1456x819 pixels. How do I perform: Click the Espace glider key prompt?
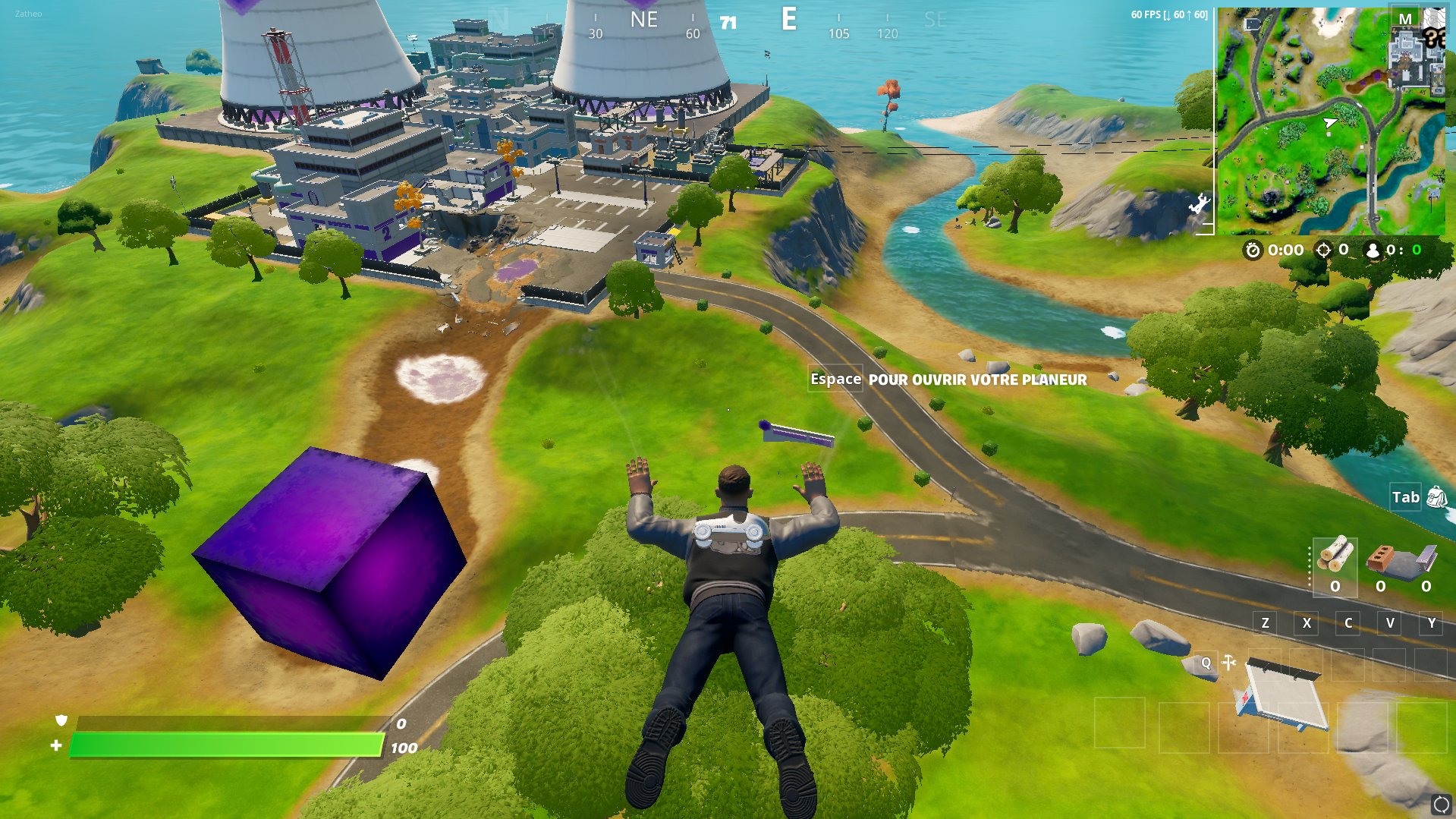(835, 378)
